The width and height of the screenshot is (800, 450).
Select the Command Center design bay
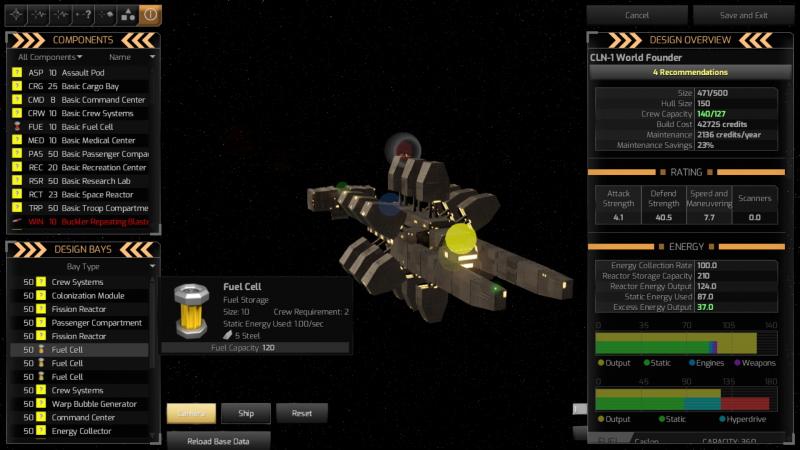[x=86, y=417]
